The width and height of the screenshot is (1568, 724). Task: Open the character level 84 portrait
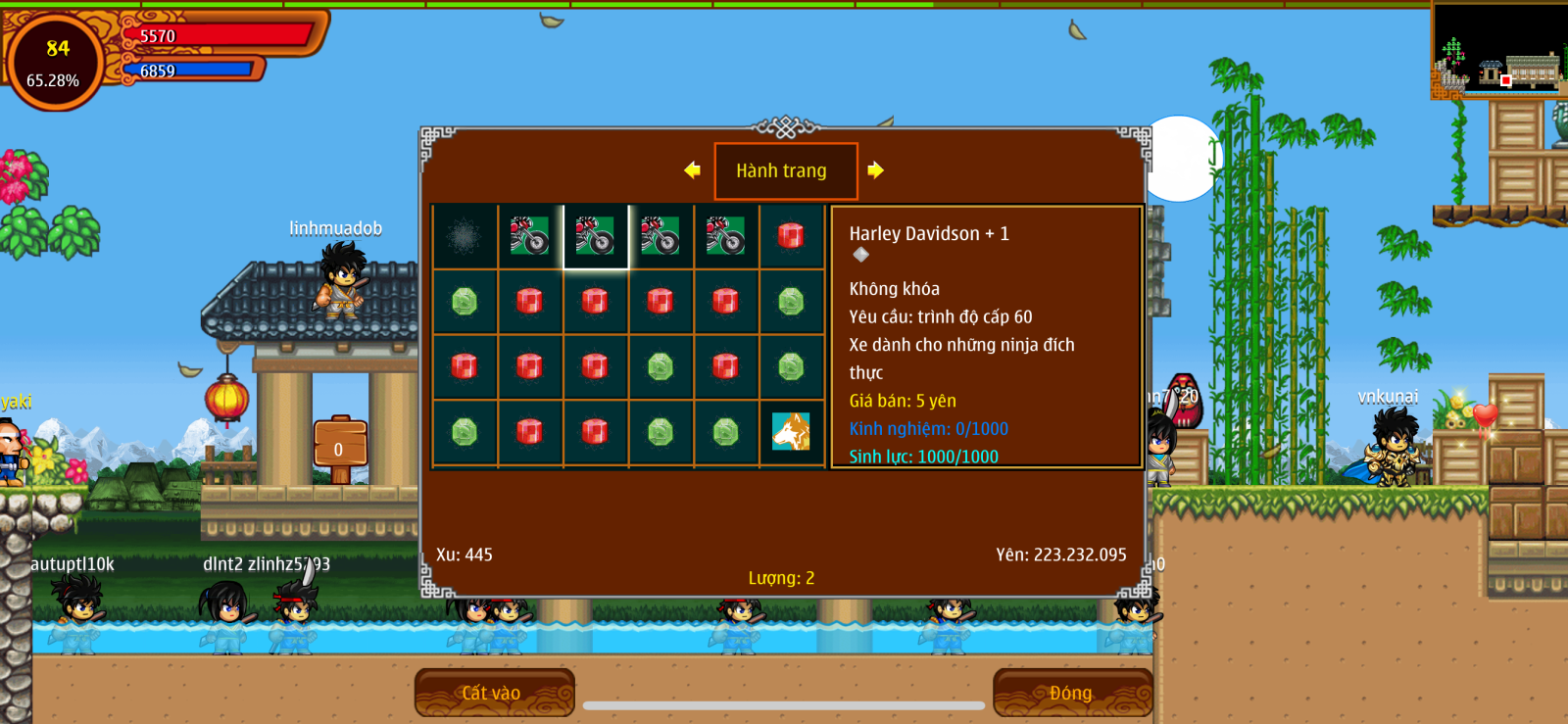tap(54, 62)
